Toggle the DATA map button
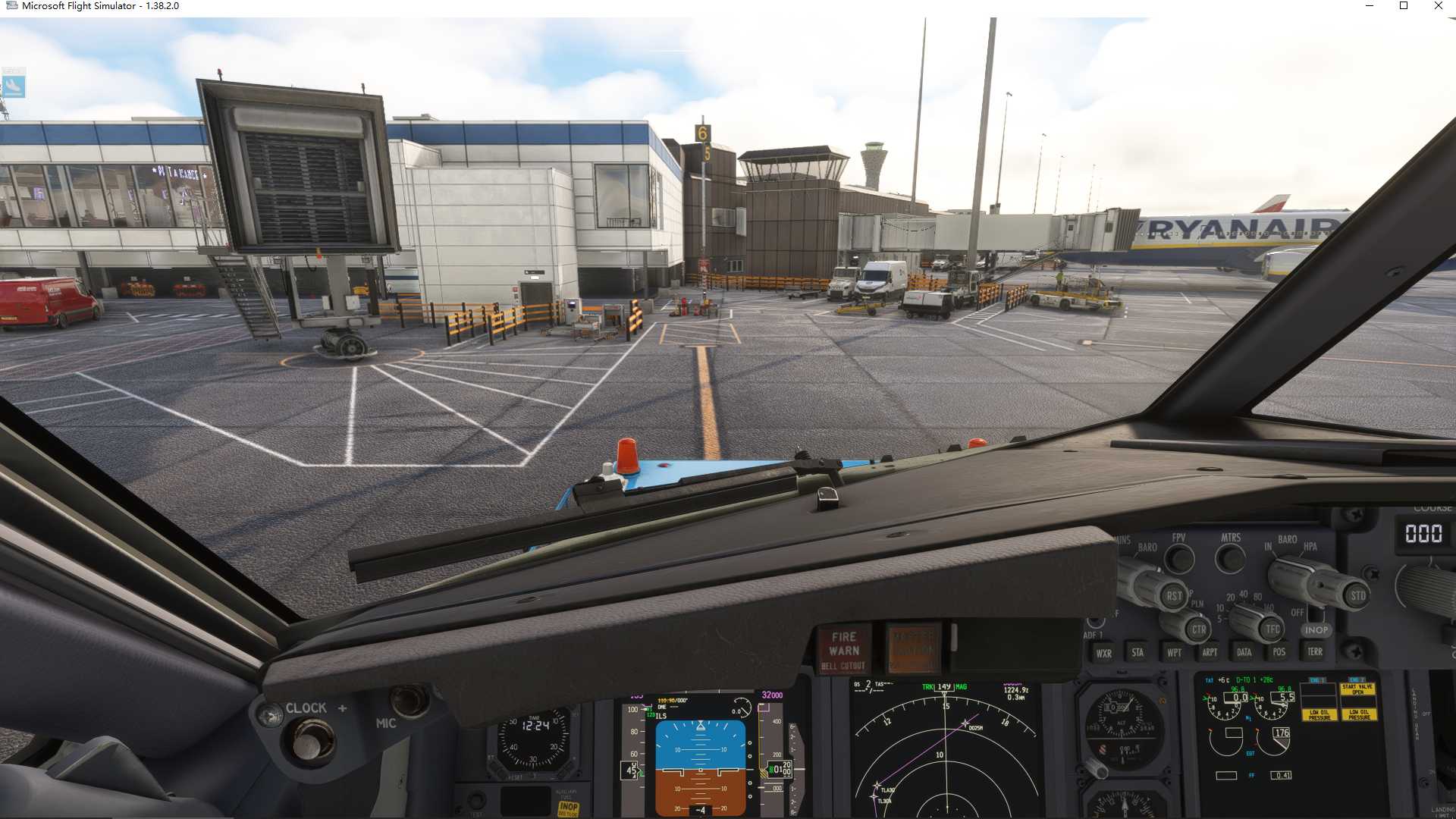Screen dimensions: 1456x819 click(1244, 652)
